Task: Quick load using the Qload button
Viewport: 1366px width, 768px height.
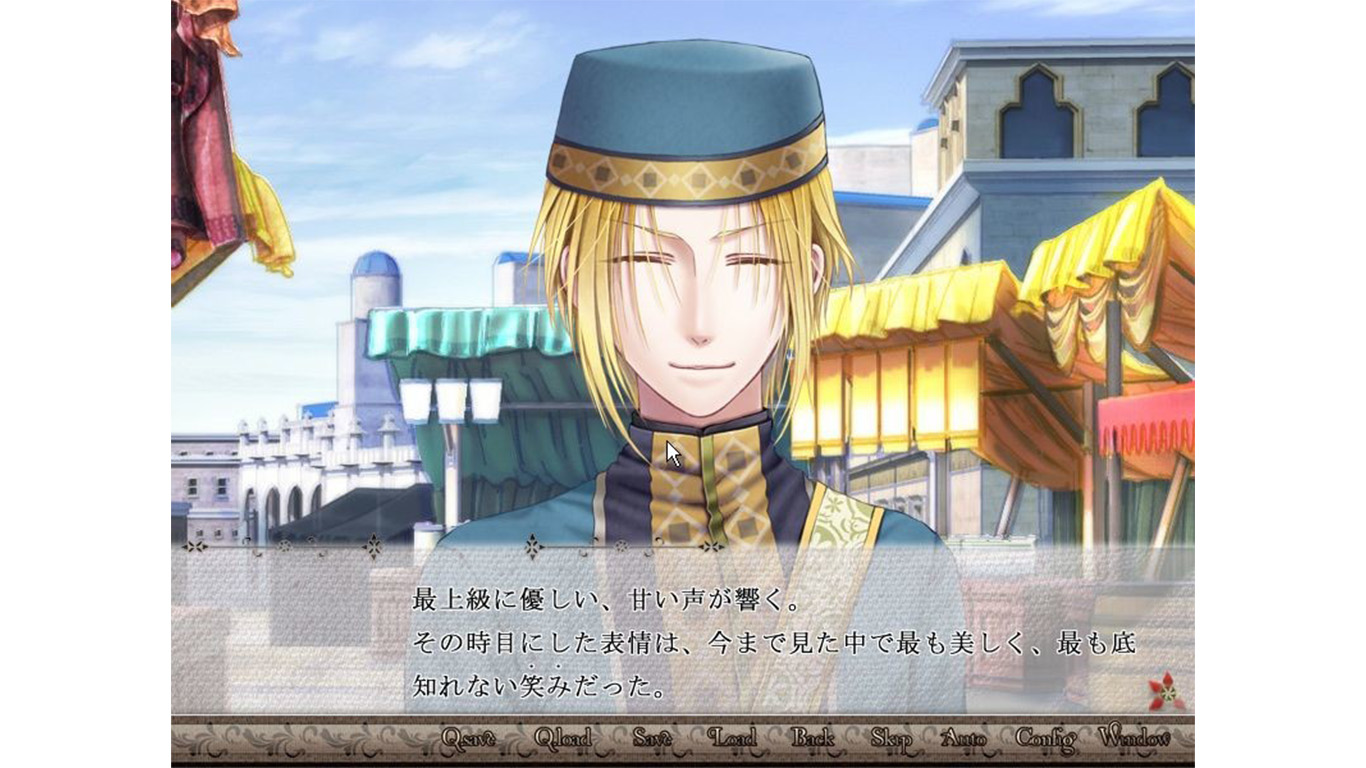Action: click(562, 739)
